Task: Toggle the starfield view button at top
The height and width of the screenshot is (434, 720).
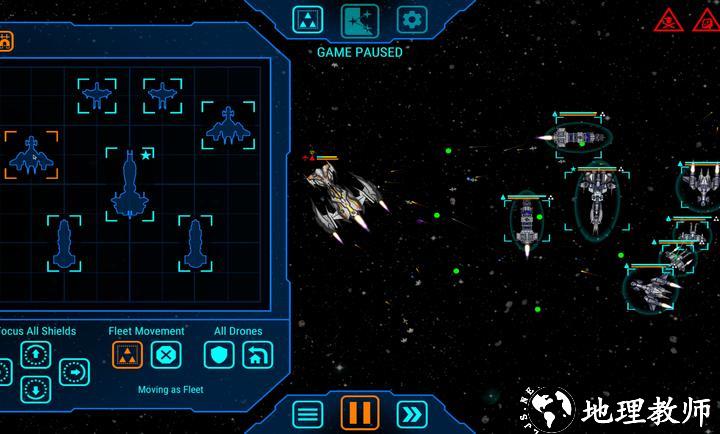Action: pos(360,20)
